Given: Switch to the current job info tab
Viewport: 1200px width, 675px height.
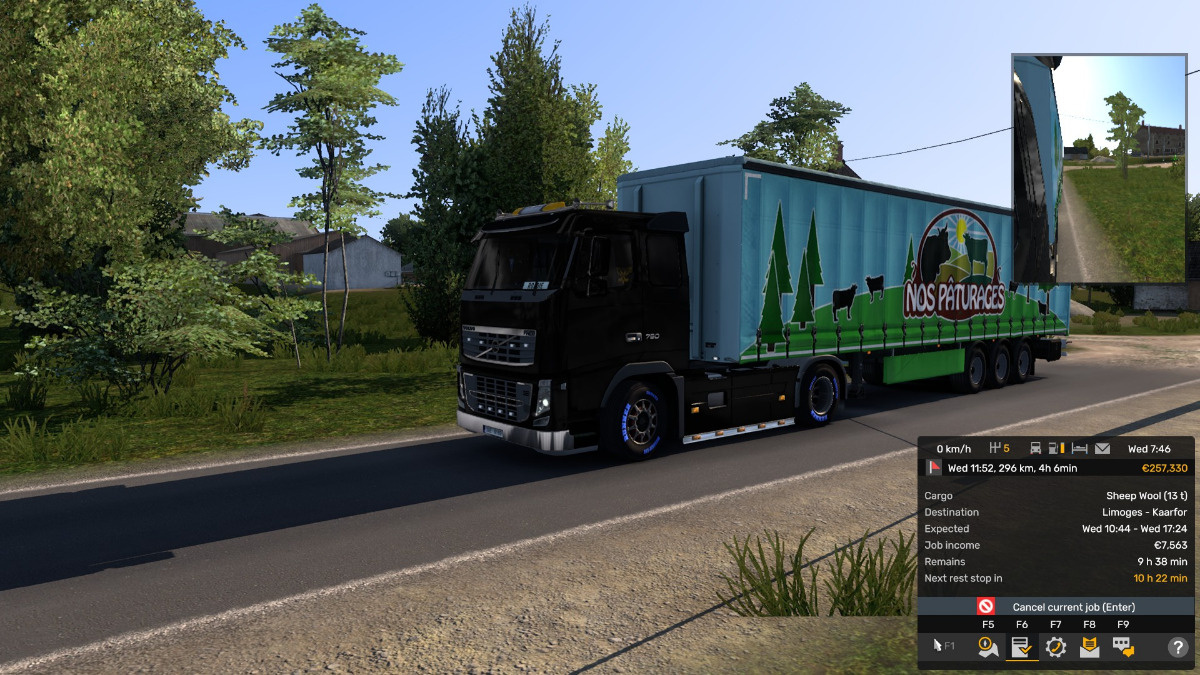Looking at the screenshot, I should [1022, 647].
